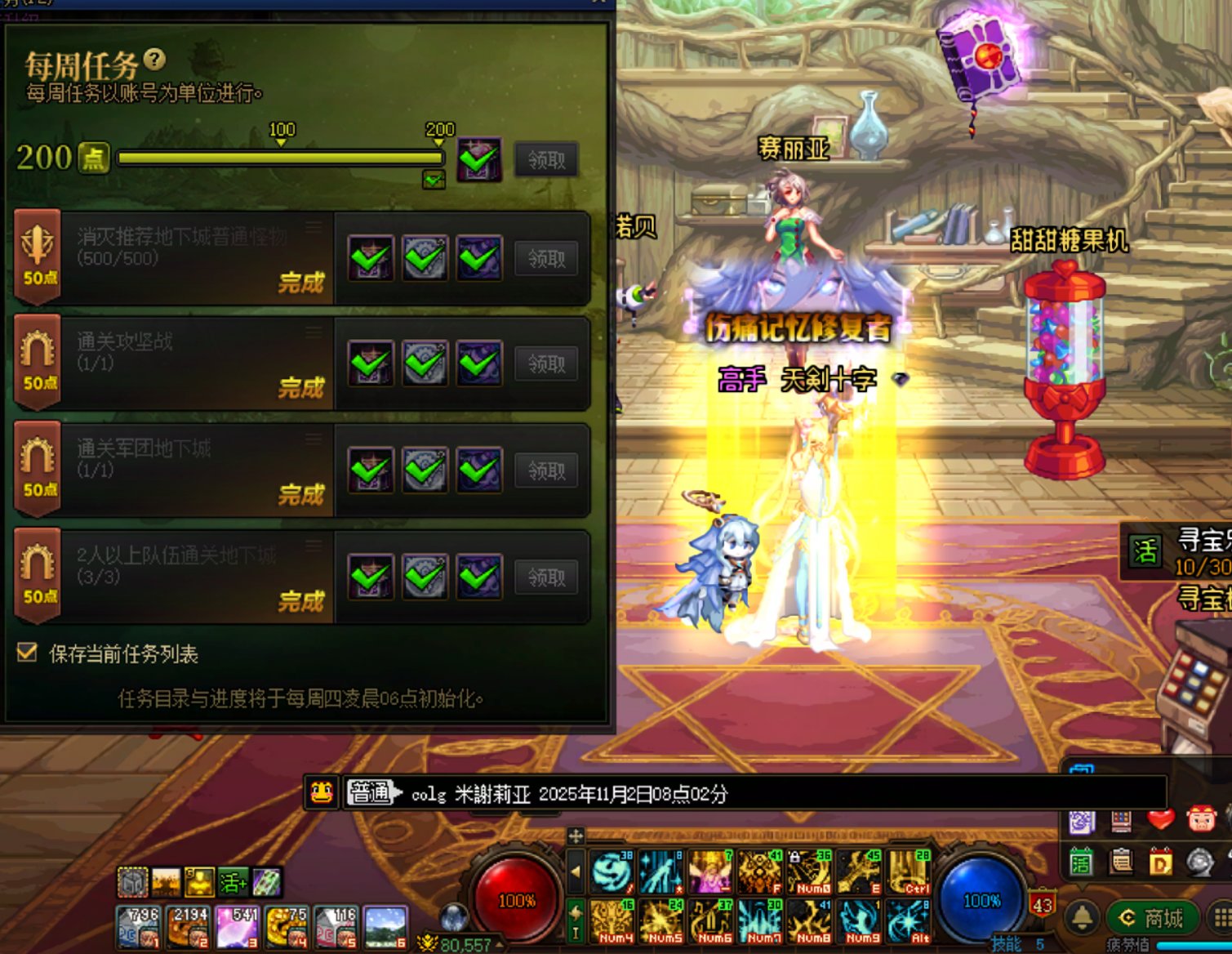
Task: Open the weekly mission help question mark
Action: click(154, 59)
